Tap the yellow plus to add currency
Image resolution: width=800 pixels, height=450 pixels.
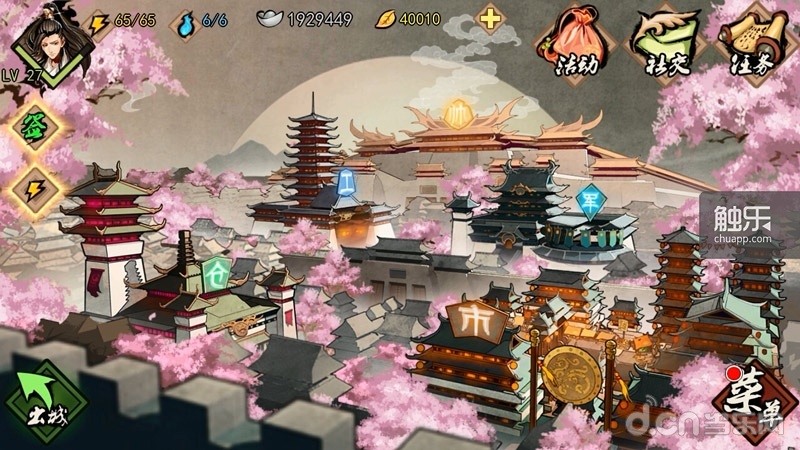point(490,18)
